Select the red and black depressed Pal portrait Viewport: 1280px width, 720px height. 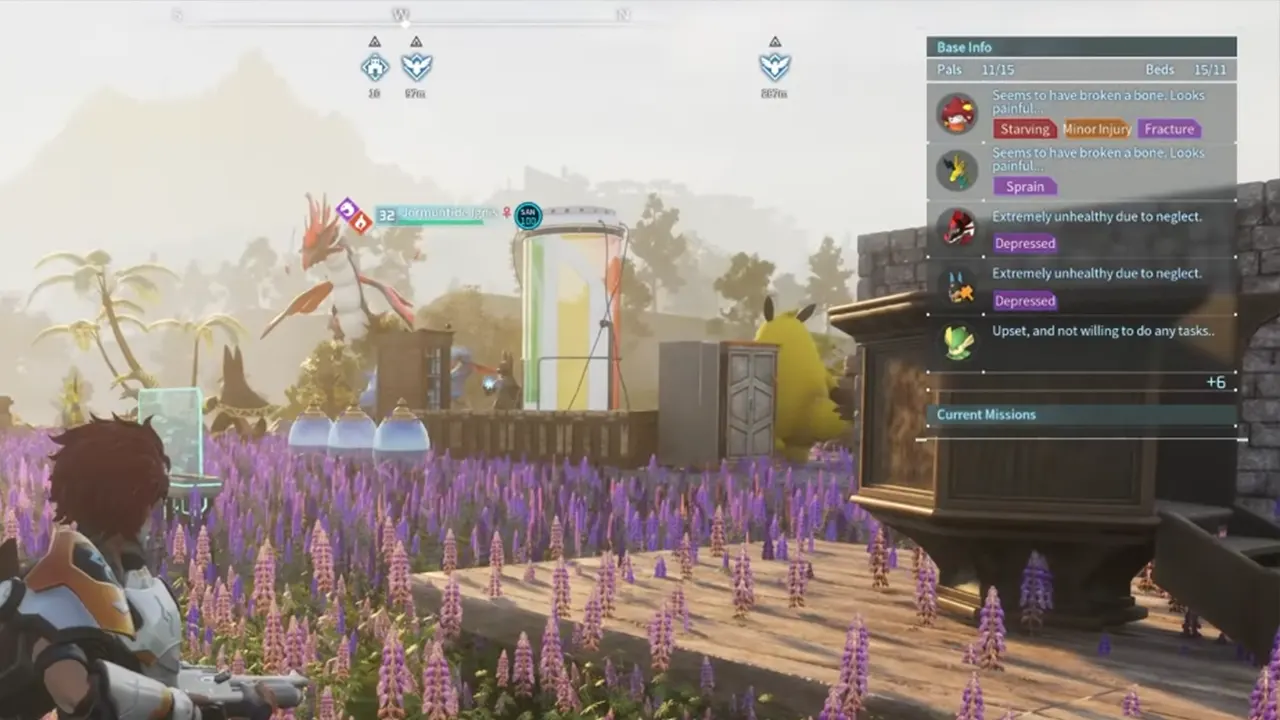pos(957,228)
